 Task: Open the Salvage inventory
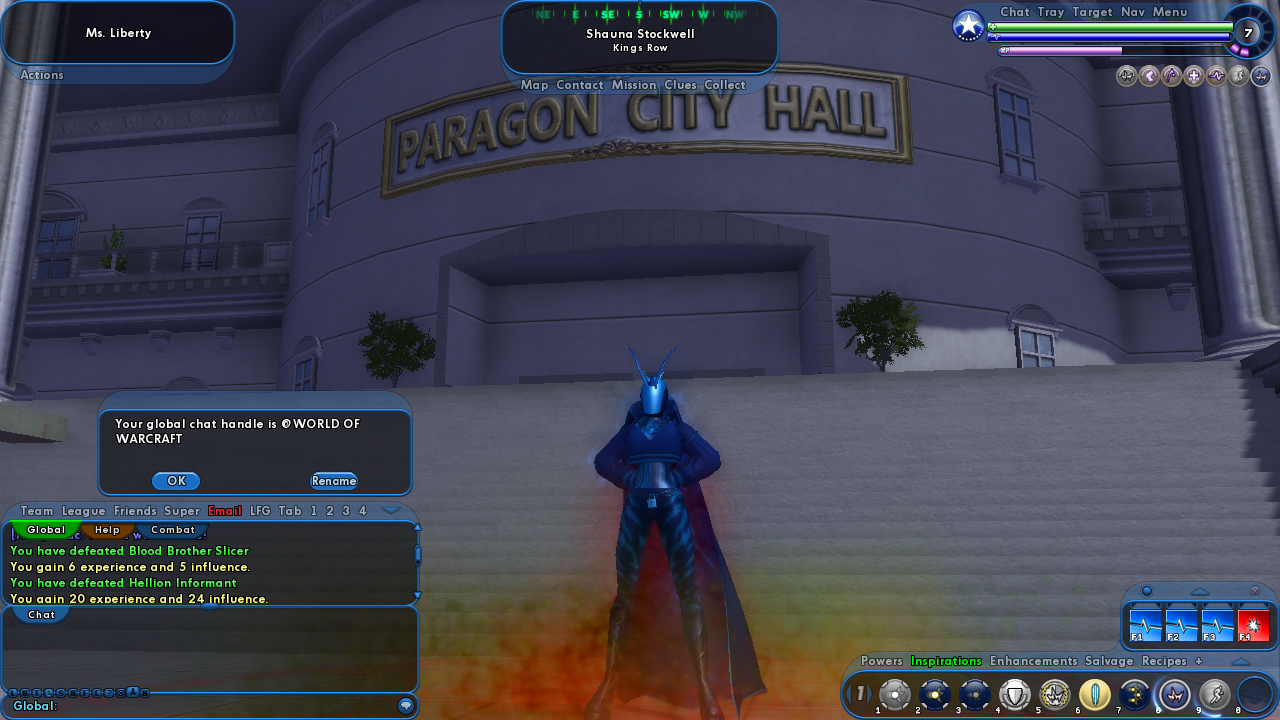coord(1109,661)
